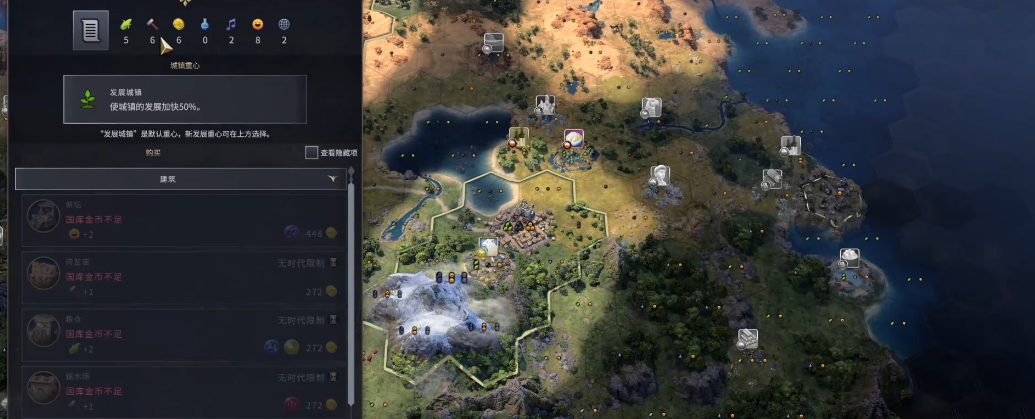
Task: Choose the 粮仓 building row
Action: (x=184, y=334)
